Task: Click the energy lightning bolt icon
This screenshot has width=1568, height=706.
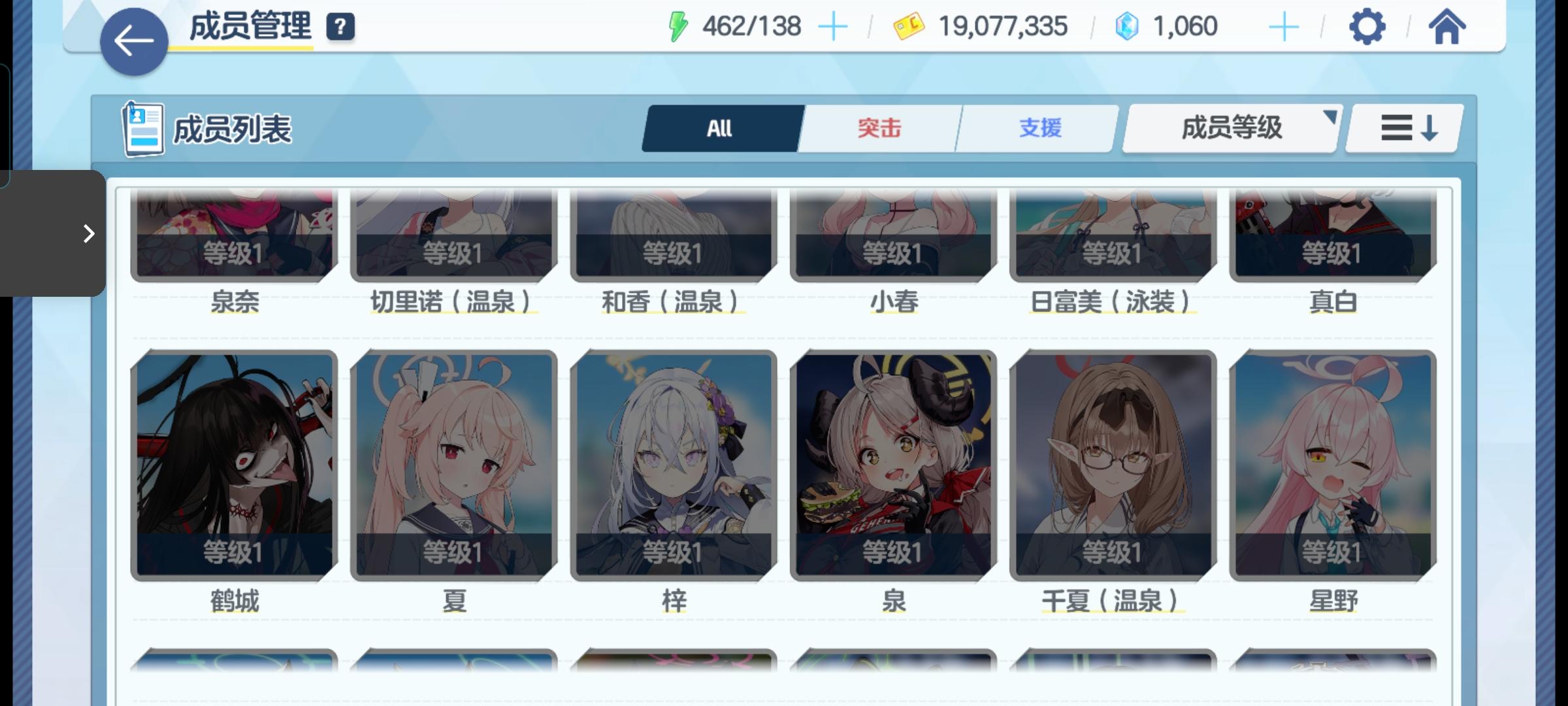Action: (x=678, y=25)
